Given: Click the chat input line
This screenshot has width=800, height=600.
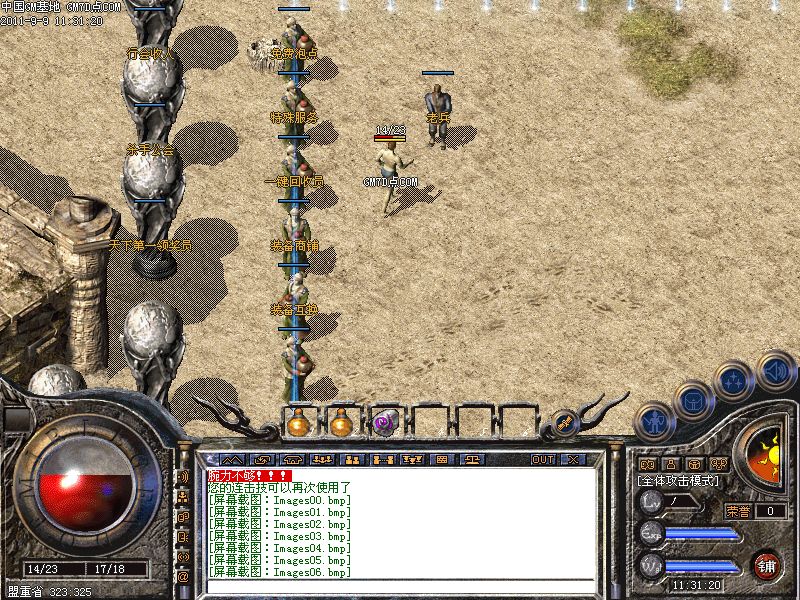Looking at the screenshot, I should (400, 585).
